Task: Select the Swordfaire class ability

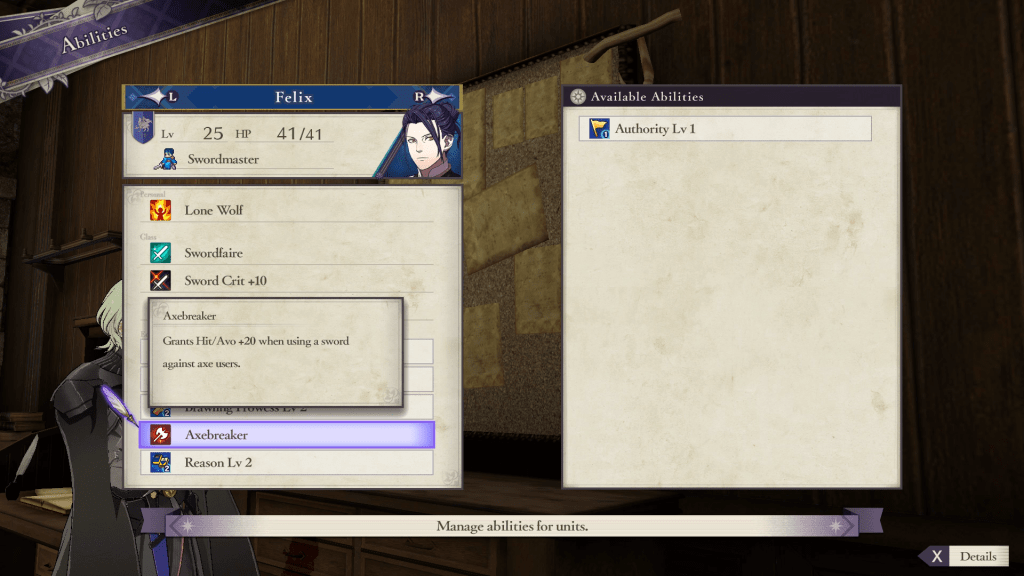Action: click(287, 253)
